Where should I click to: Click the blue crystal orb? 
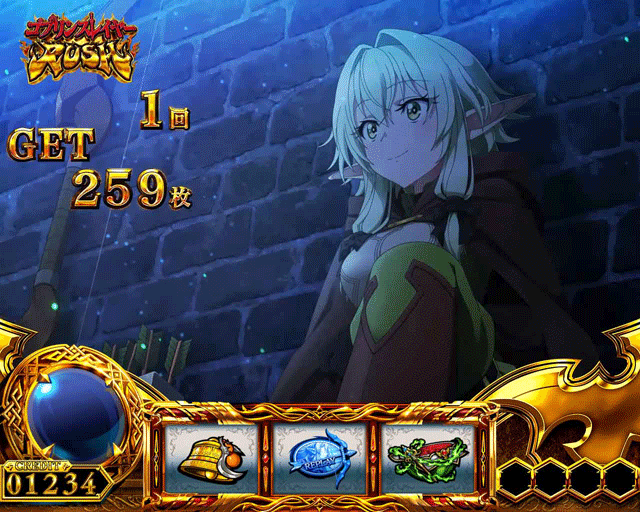(72, 412)
